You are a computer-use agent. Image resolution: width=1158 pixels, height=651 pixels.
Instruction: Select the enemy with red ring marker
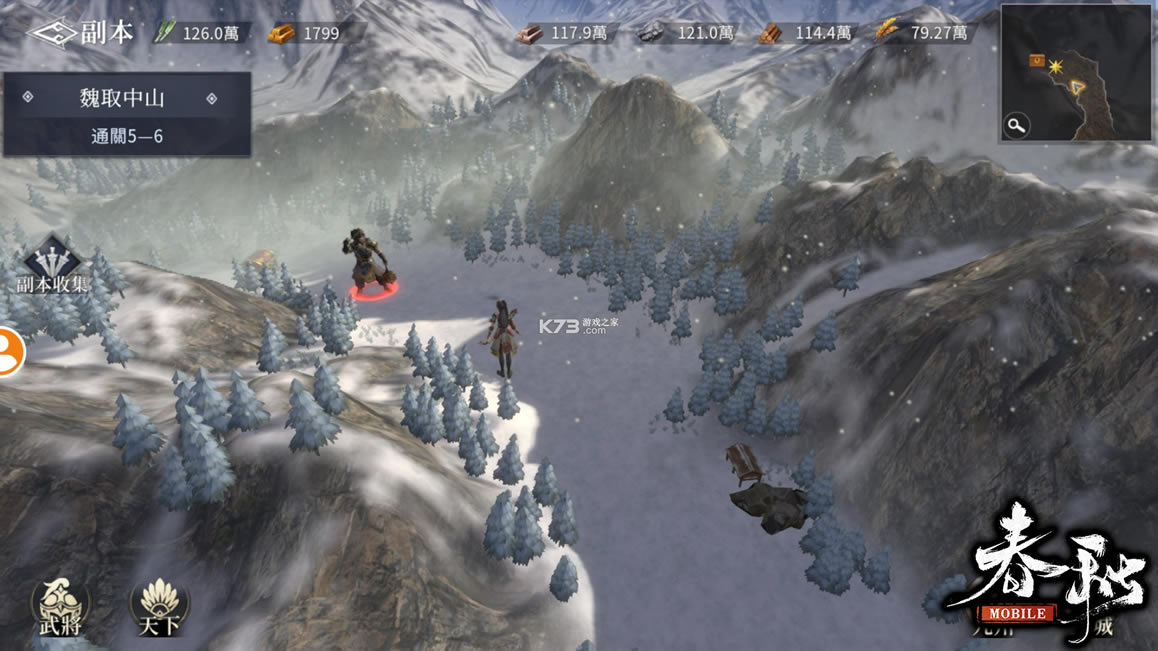coord(370,265)
